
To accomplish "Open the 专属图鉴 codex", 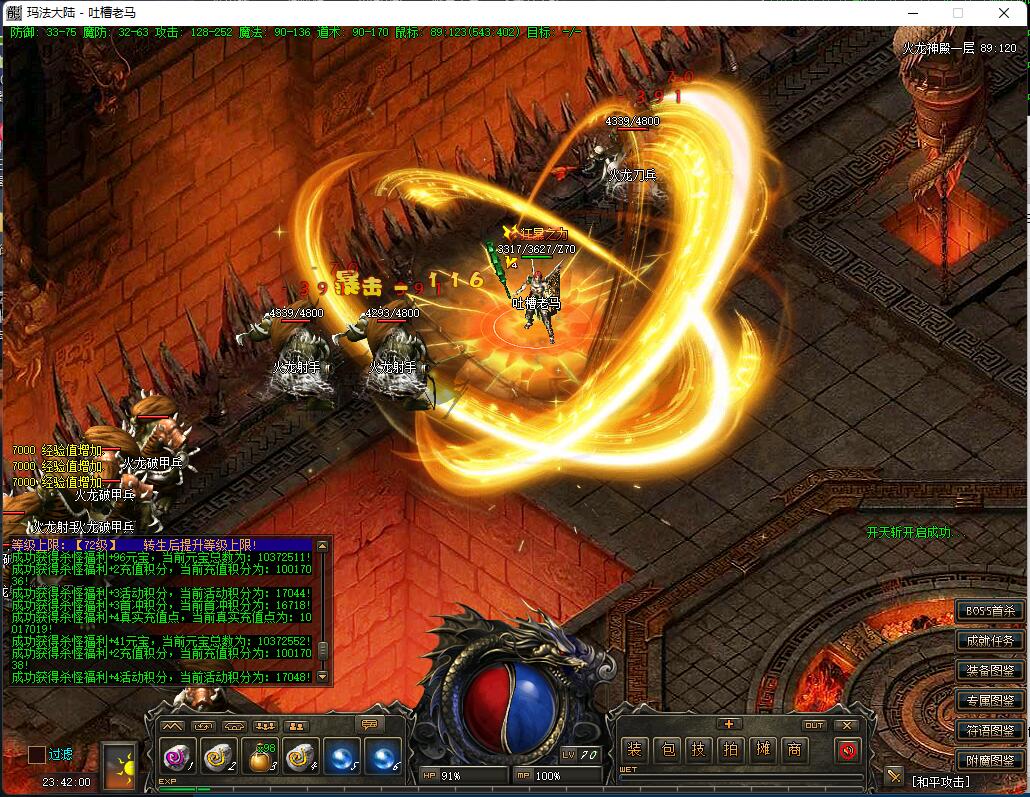I will click(x=990, y=700).
